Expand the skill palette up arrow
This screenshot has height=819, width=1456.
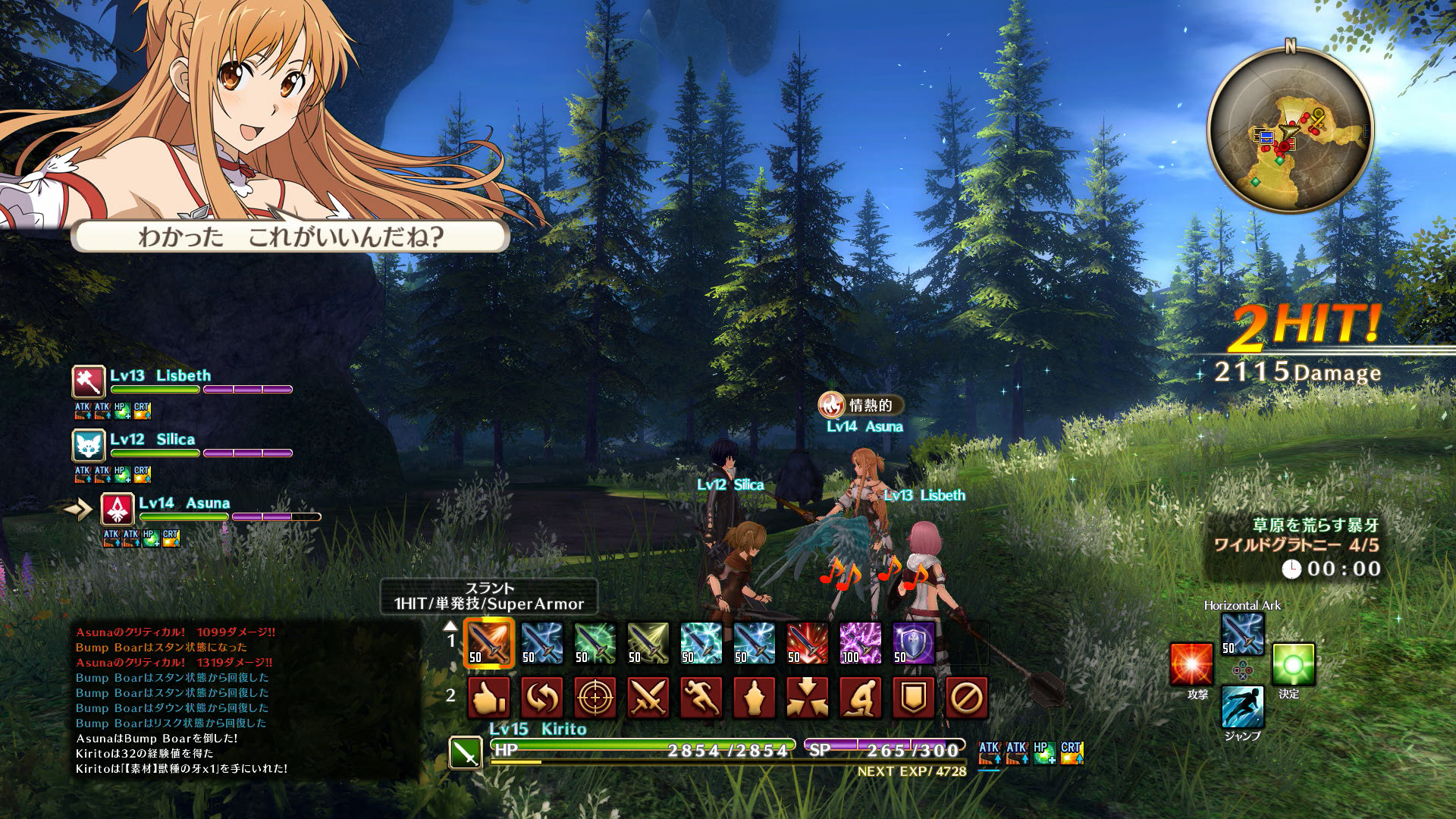coord(450,627)
